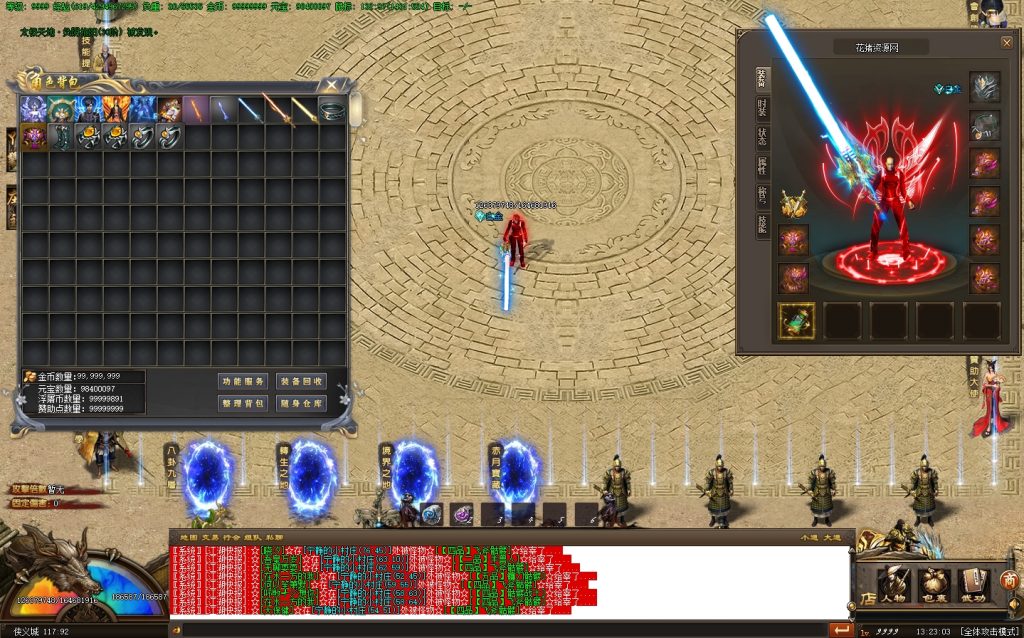This screenshot has width=1024, height=638.
Task: Close the character equipment panel
Action: point(1006,43)
